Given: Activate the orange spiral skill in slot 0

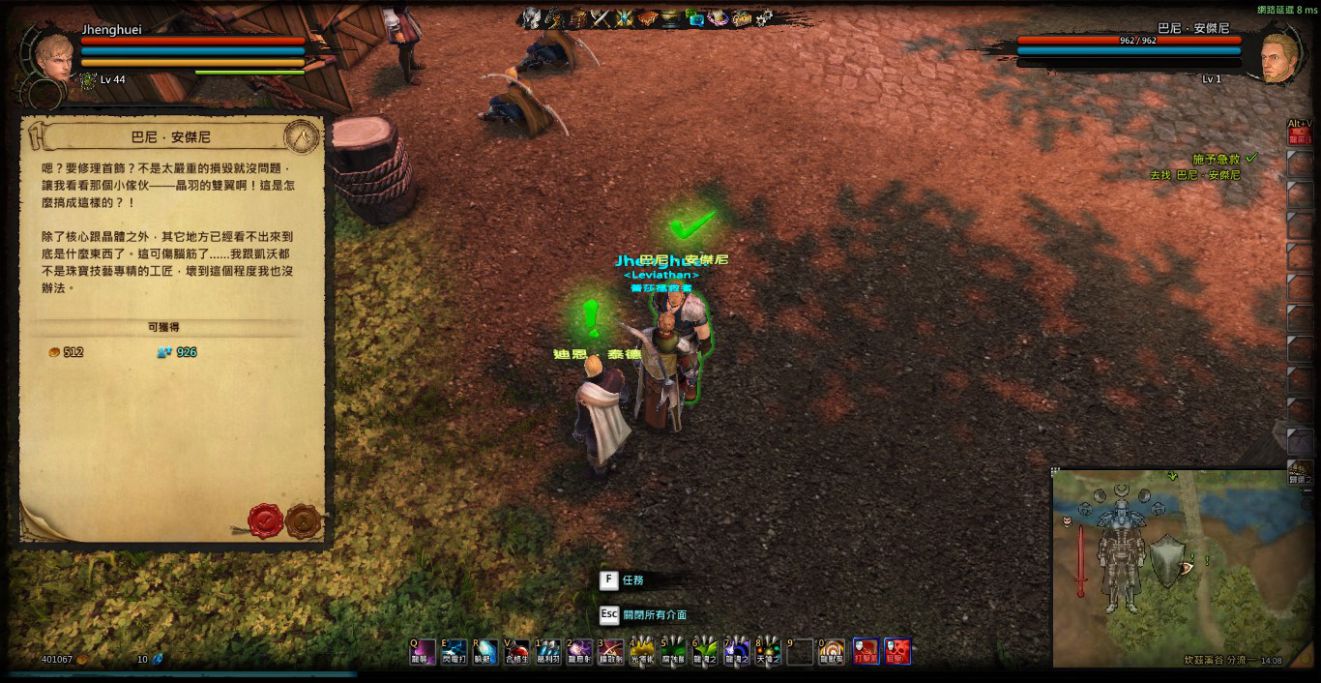Looking at the screenshot, I should pyautogui.click(x=832, y=652).
